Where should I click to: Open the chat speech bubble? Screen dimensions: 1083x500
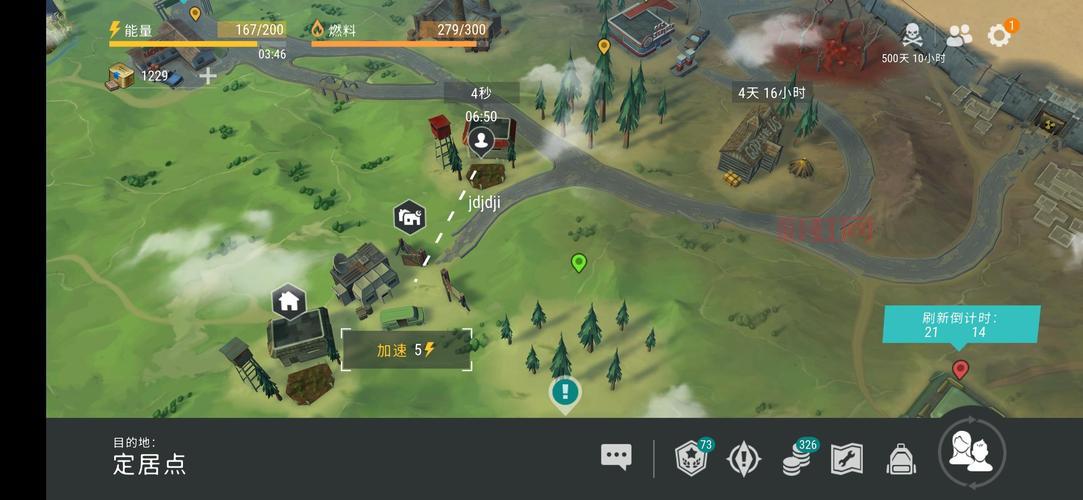(616, 457)
